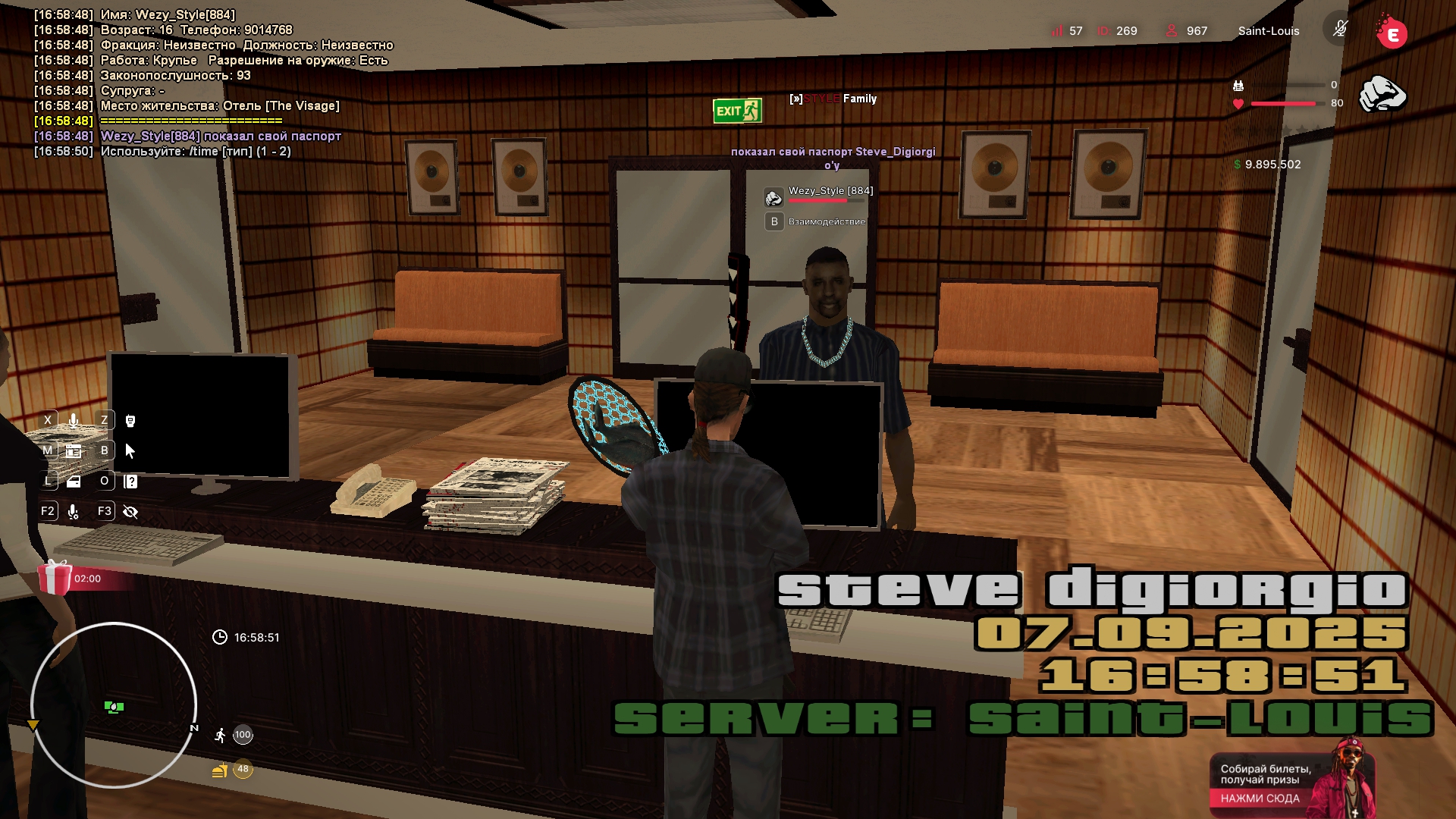Open the gift box reward timer
The width and height of the screenshot is (1456, 819).
click(x=56, y=578)
